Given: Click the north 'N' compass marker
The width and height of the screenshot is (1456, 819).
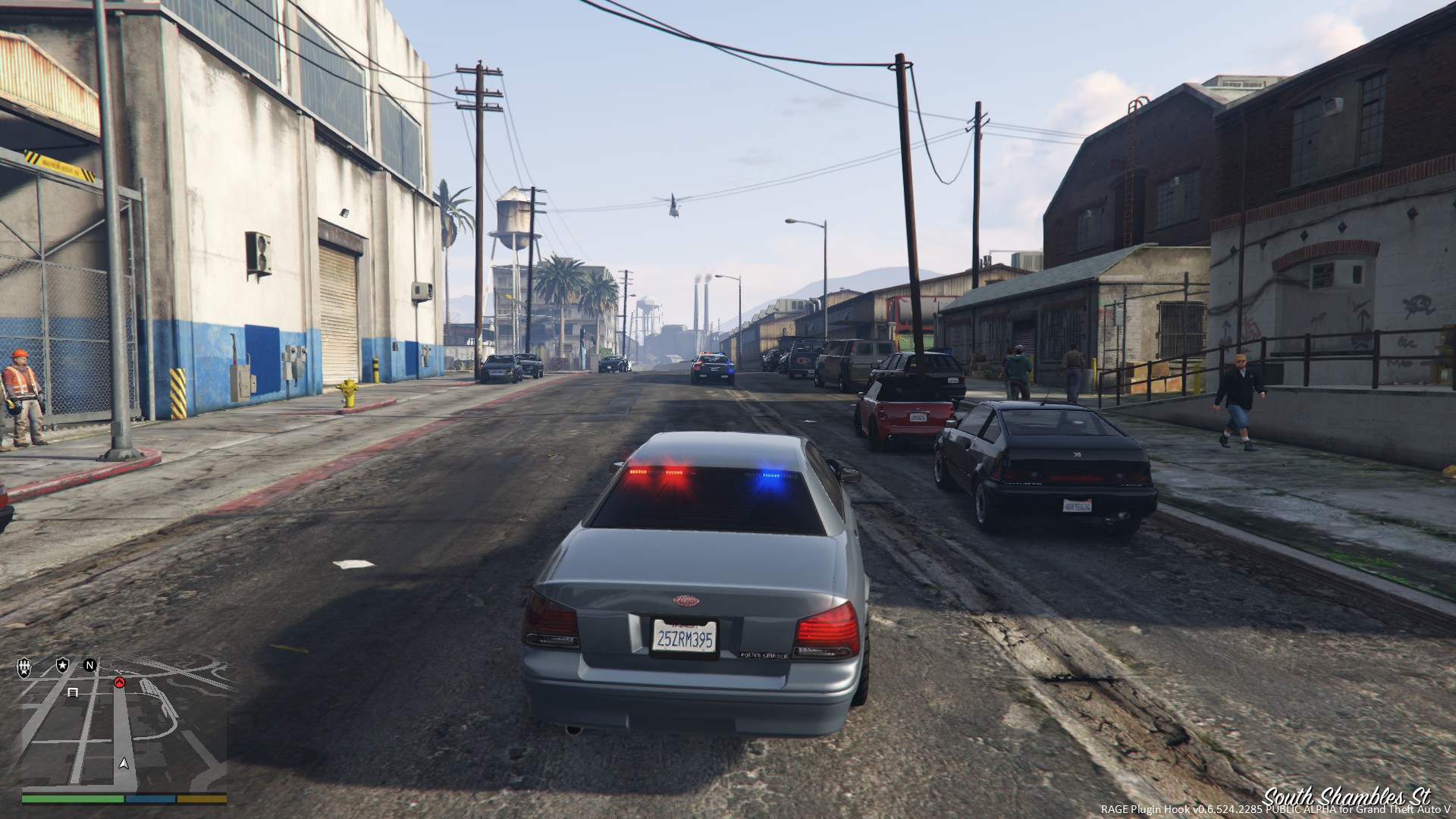Looking at the screenshot, I should coord(89,666).
